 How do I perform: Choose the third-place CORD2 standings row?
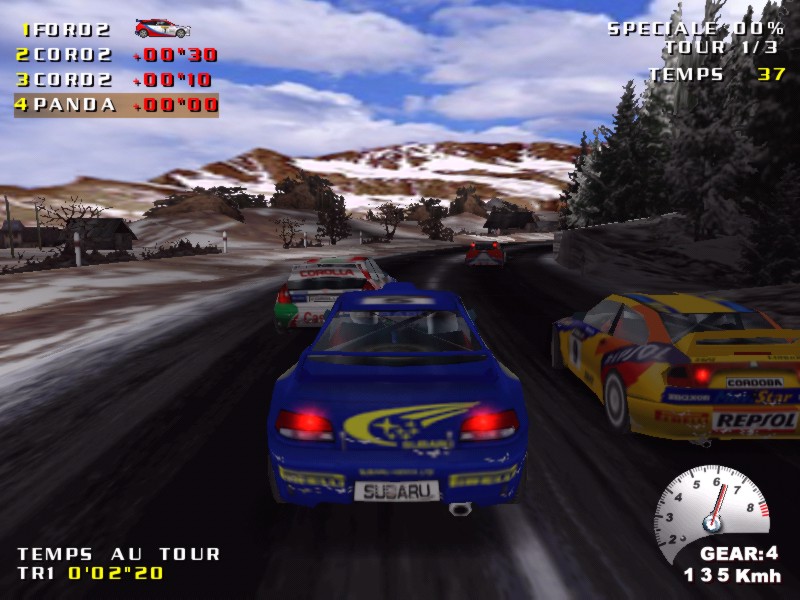[116, 80]
